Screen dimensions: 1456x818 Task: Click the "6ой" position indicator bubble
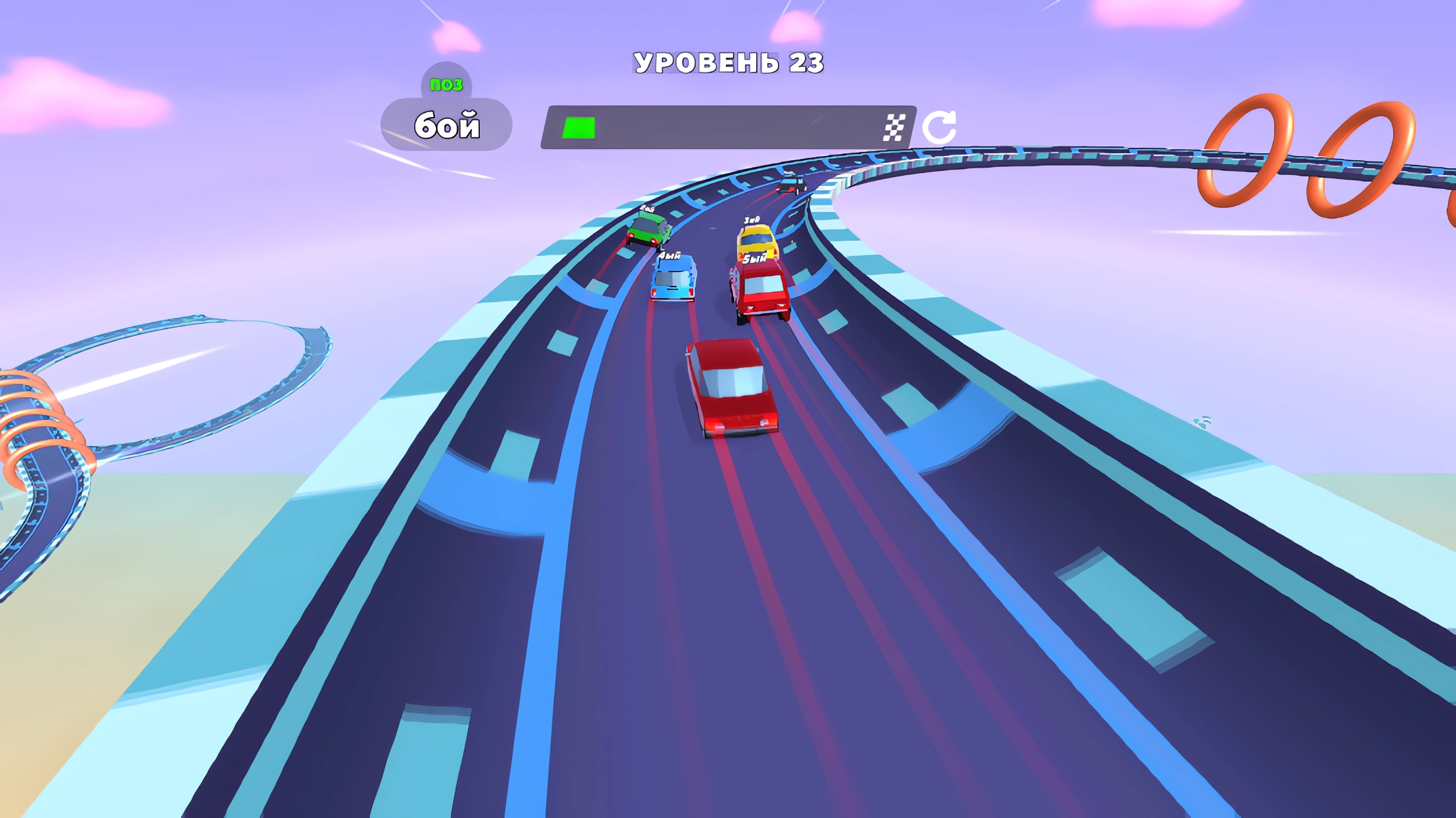click(448, 124)
